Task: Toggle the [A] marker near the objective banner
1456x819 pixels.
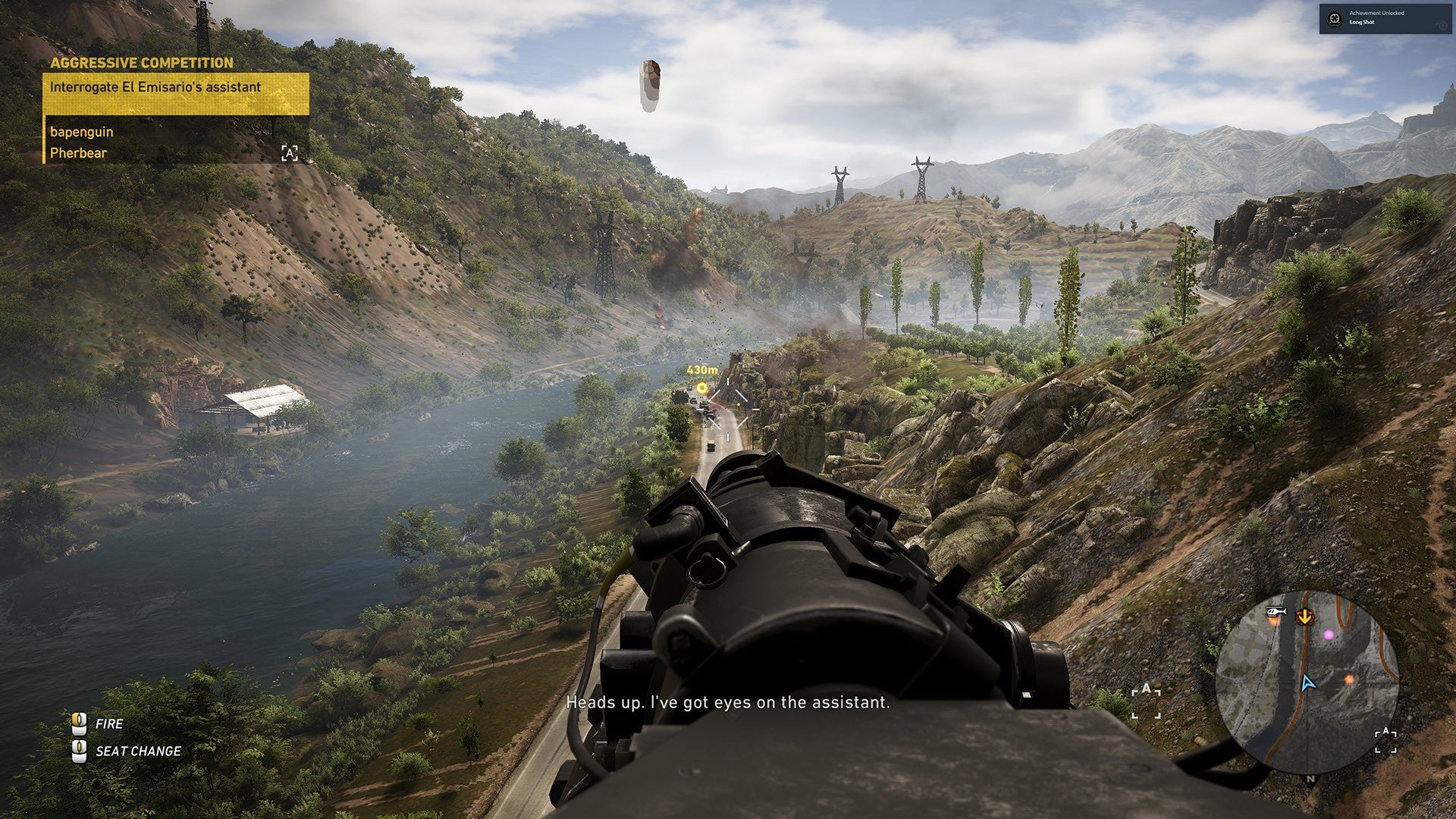Action: 290,155
